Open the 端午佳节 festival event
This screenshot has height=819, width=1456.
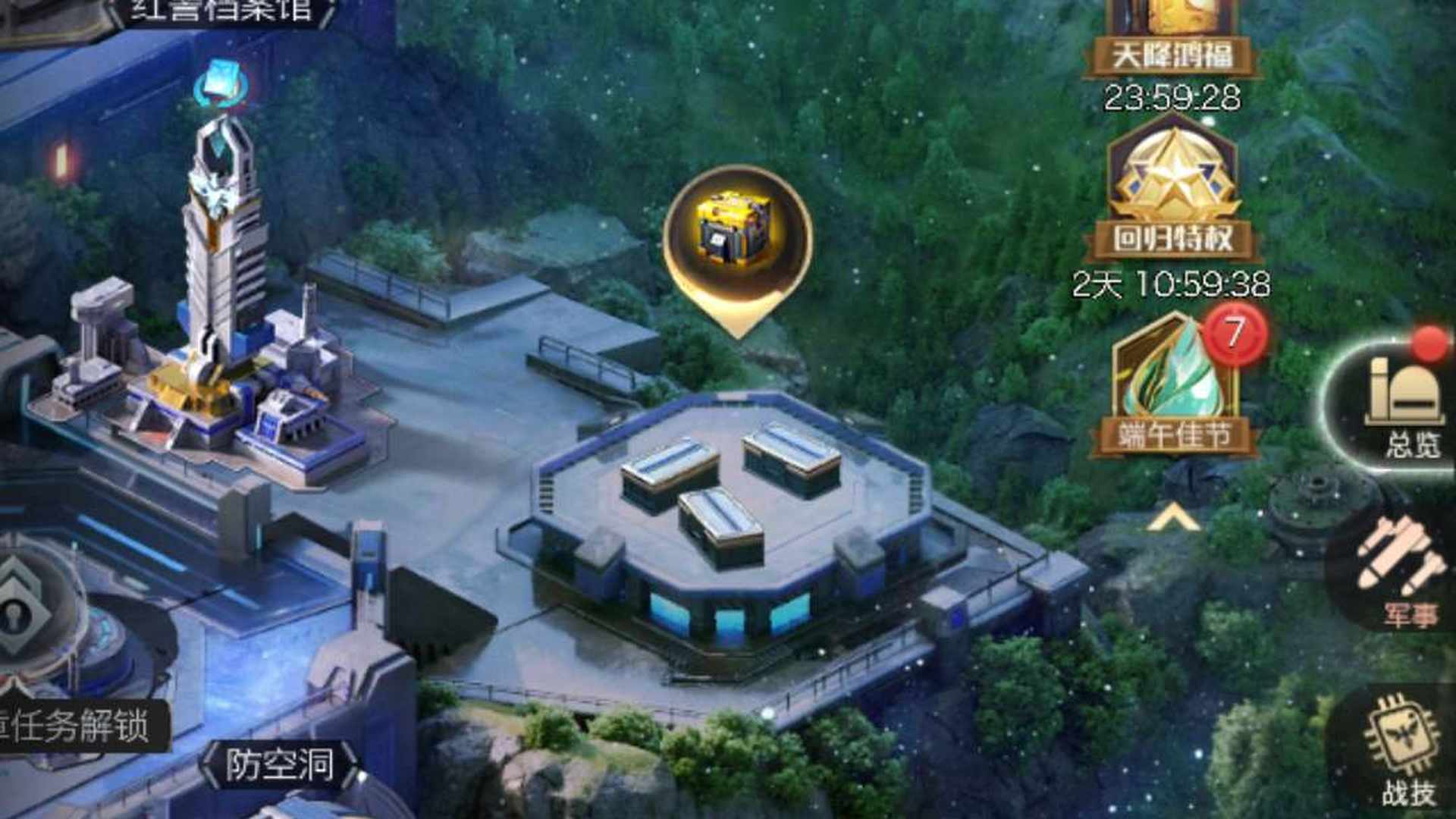pyautogui.click(x=1174, y=387)
